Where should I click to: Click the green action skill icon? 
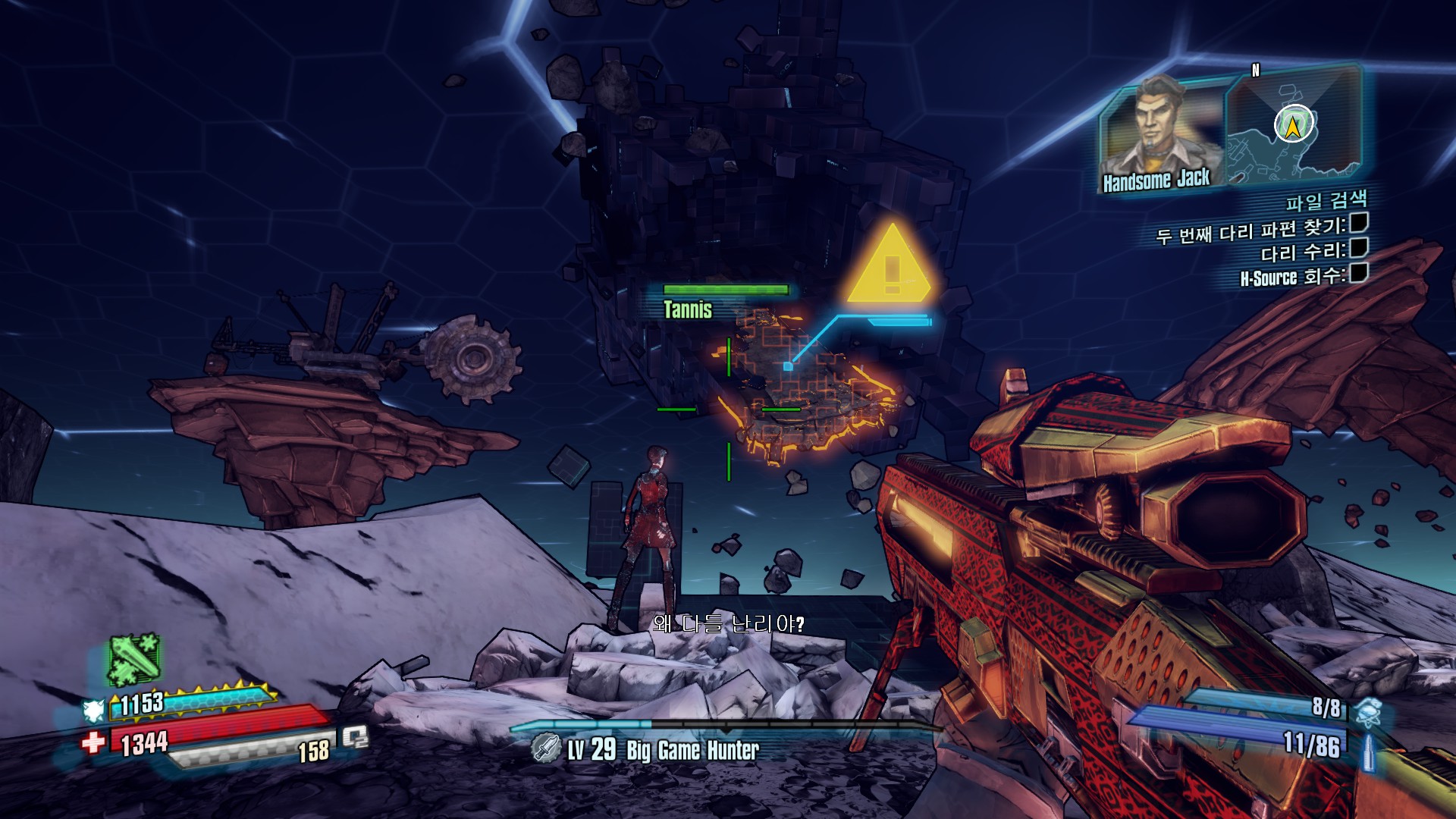coord(133,659)
